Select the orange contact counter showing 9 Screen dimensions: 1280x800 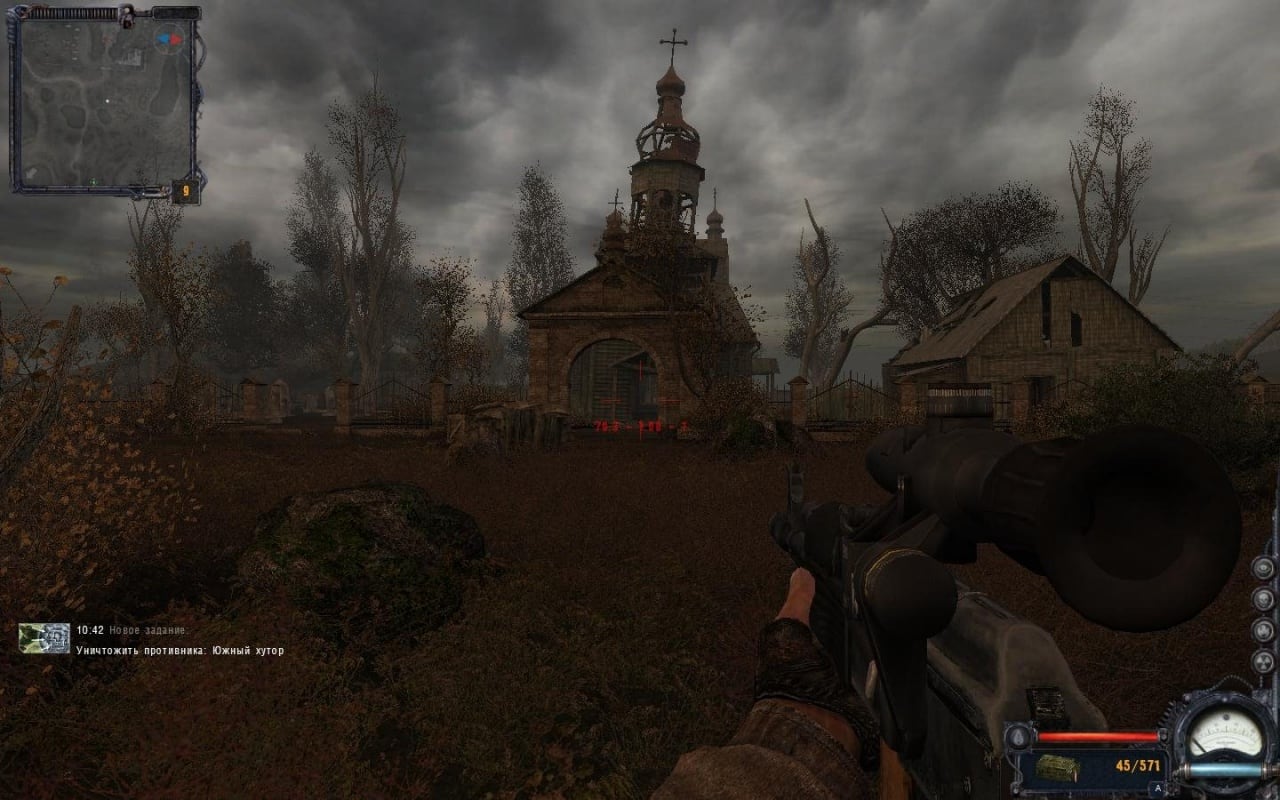pos(185,189)
